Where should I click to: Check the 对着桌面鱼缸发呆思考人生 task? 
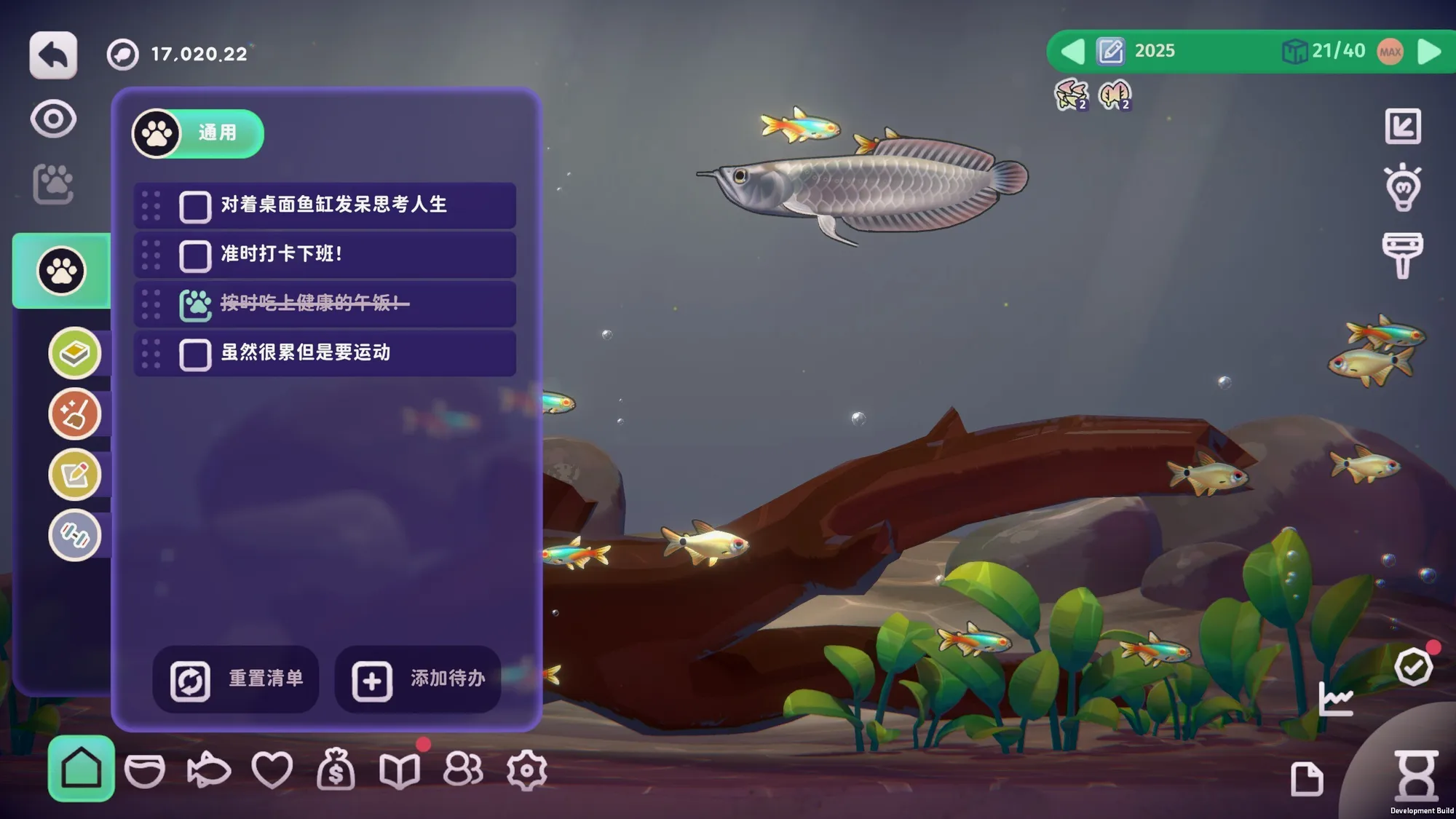tap(195, 207)
